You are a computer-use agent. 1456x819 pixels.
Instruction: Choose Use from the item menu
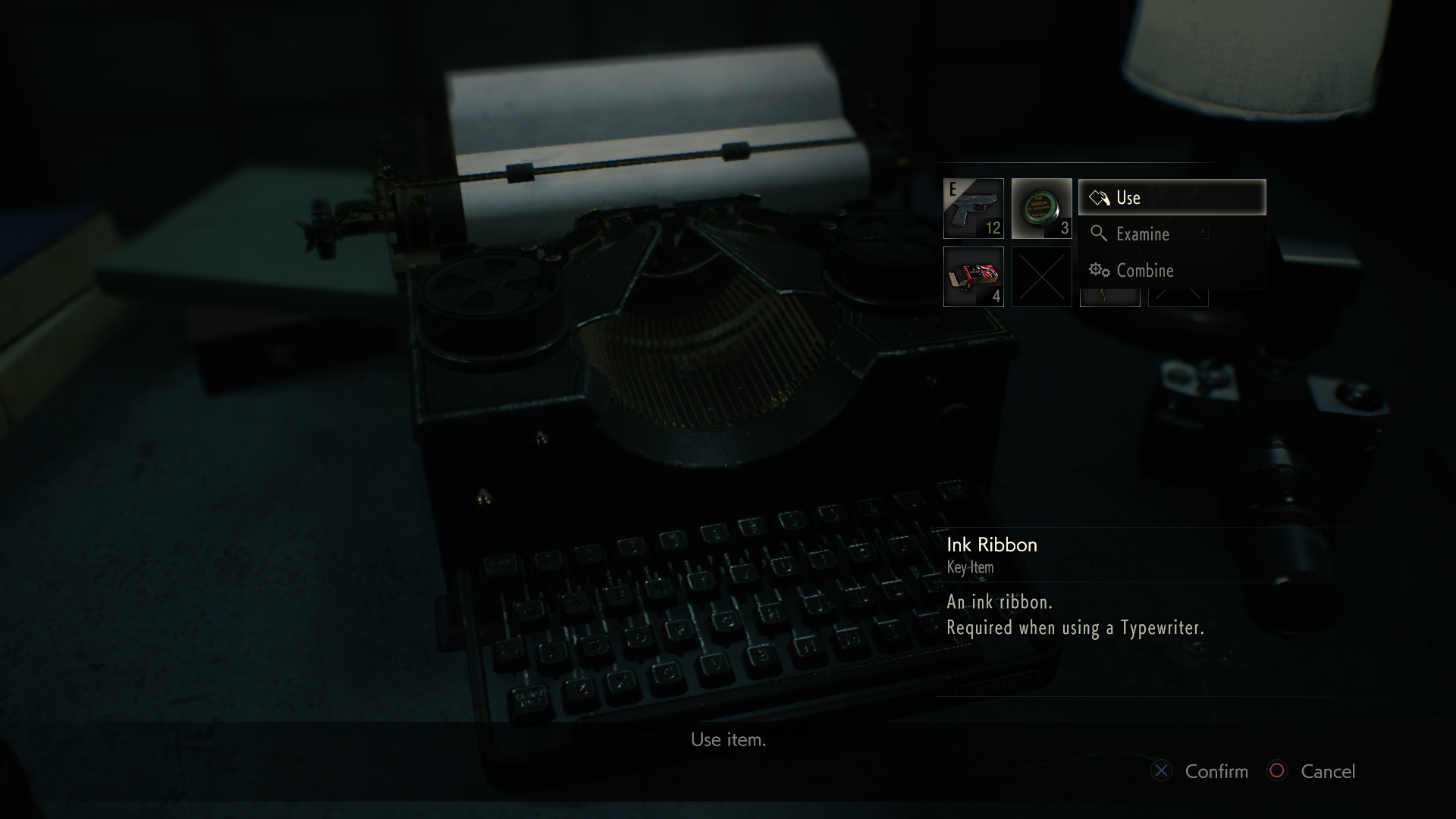[x=1172, y=198]
